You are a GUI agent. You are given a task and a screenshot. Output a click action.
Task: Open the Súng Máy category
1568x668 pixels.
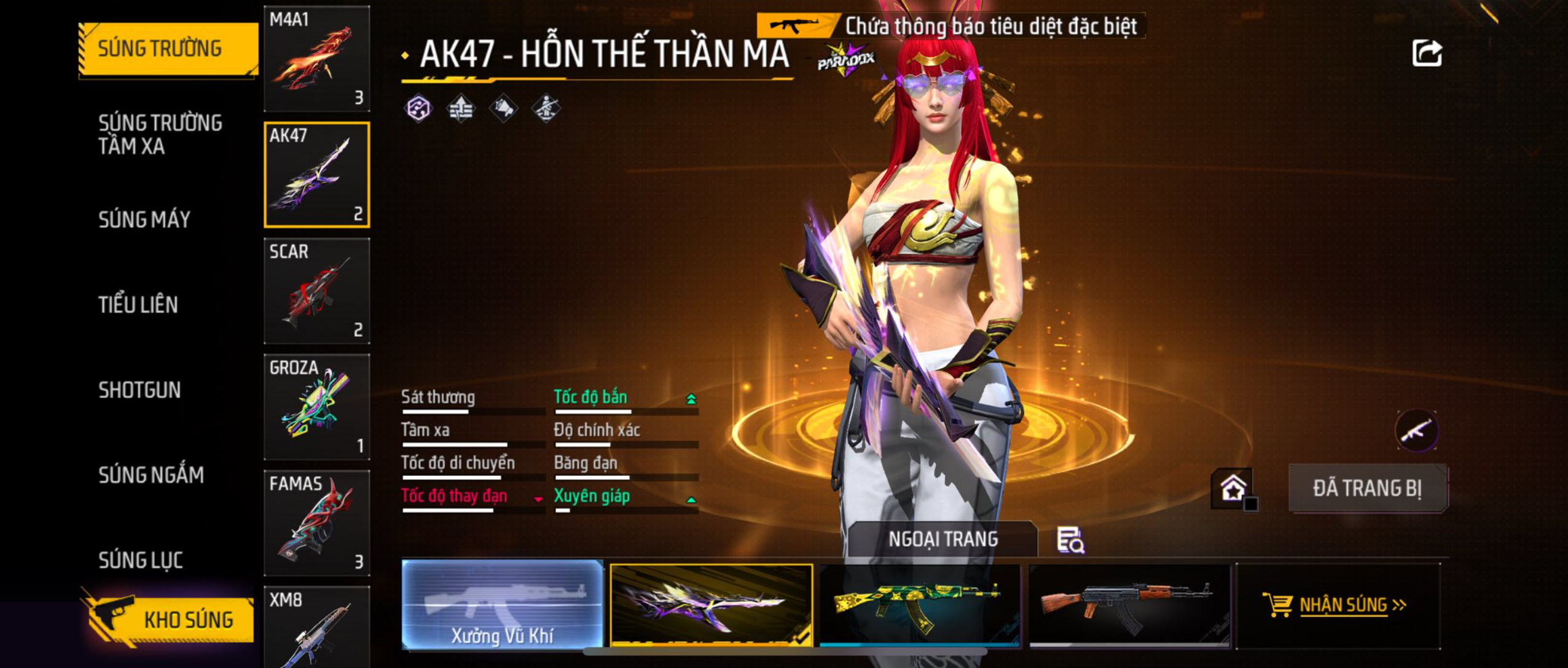[144, 219]
